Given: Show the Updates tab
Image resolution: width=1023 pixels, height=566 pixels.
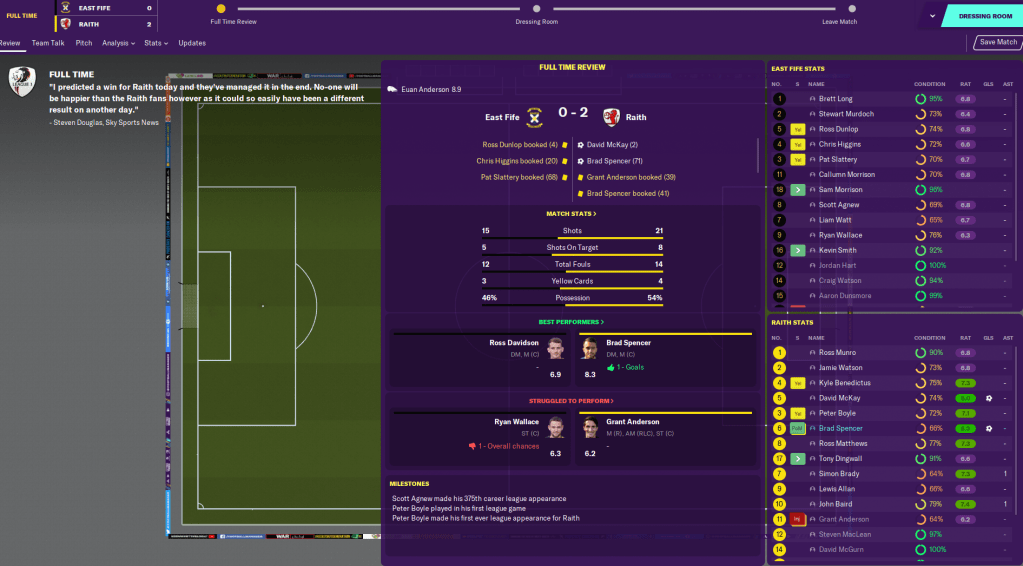Looking at the screenshot, I should click(x=192, y=43).
